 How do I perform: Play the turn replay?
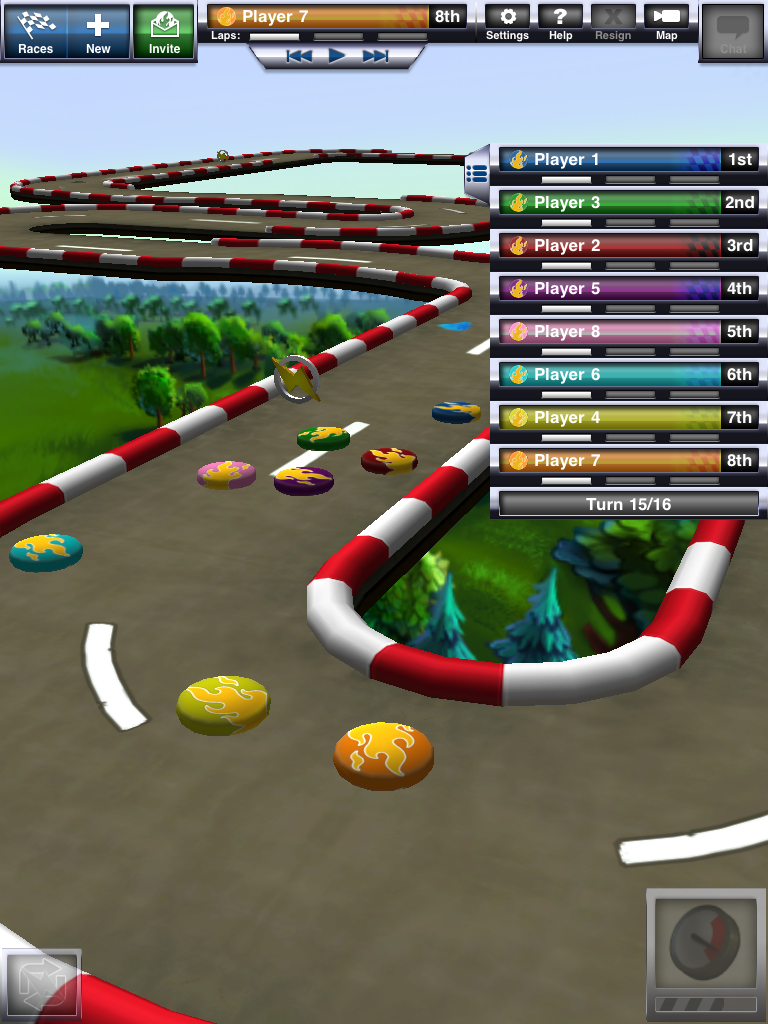click(337, 56)
